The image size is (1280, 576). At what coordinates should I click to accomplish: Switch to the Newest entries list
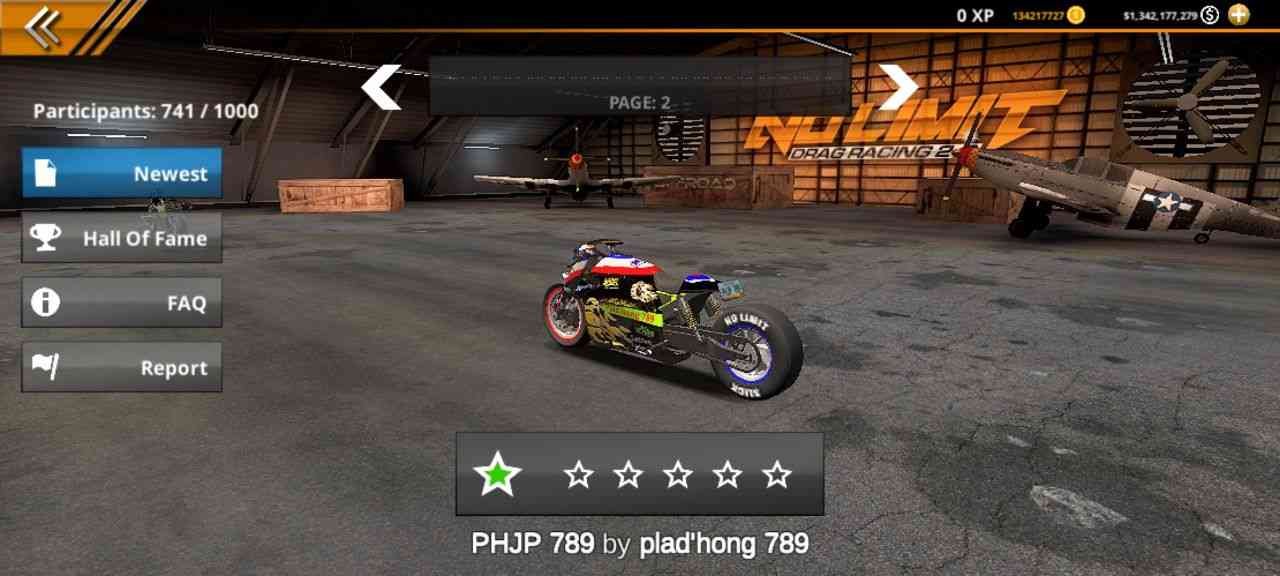[122, 173]
